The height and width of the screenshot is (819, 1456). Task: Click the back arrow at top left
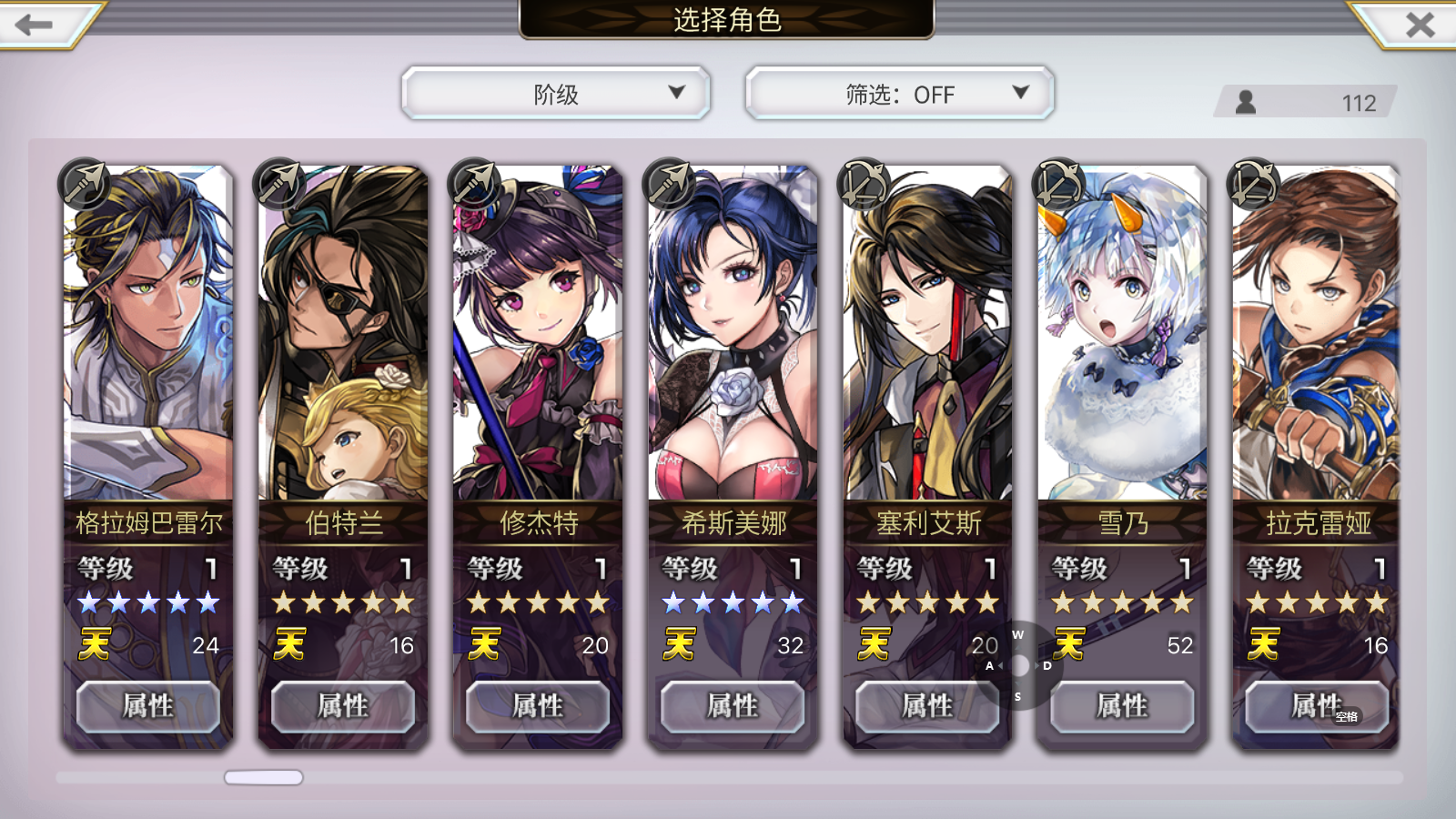click(33, 23)
